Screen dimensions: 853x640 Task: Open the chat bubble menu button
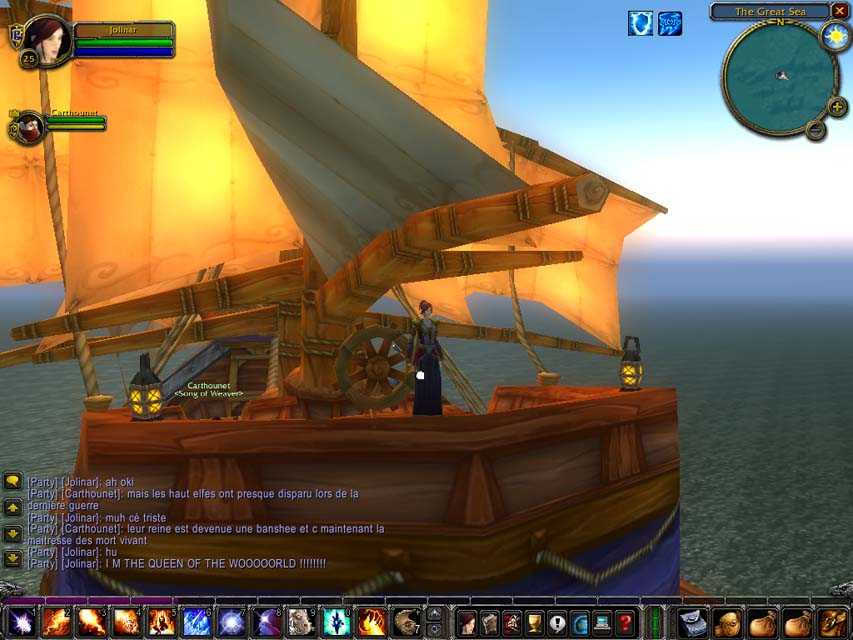point(13,481)
